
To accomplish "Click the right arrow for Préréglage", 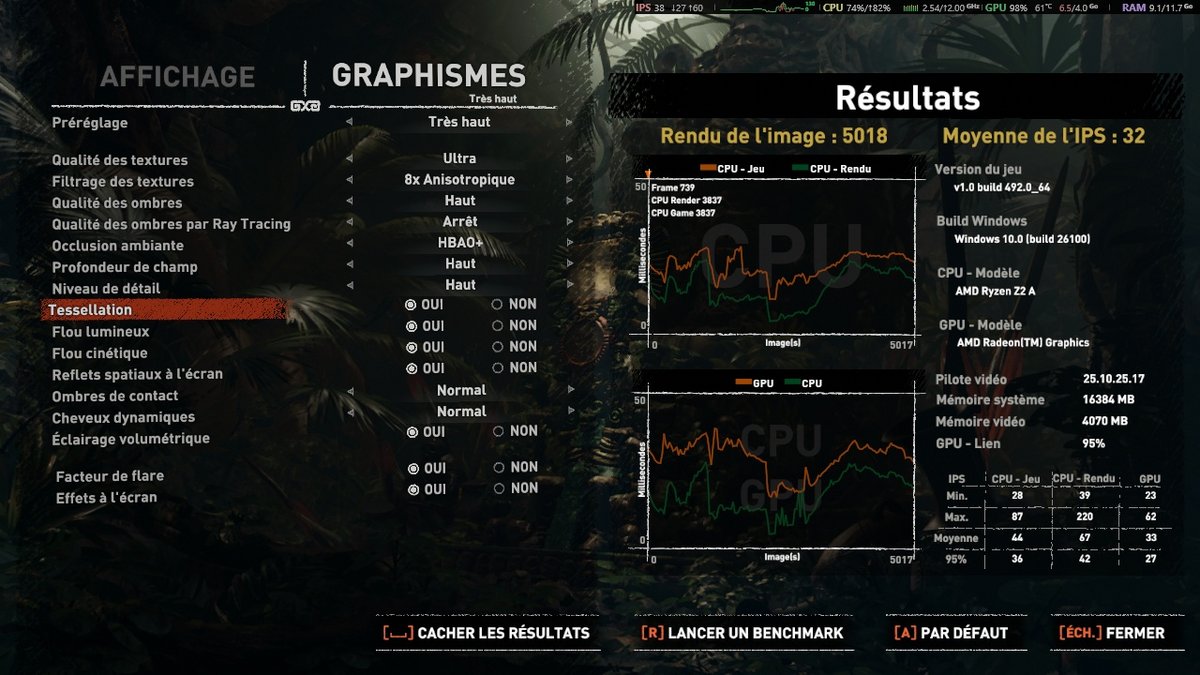I will [569, 123].
